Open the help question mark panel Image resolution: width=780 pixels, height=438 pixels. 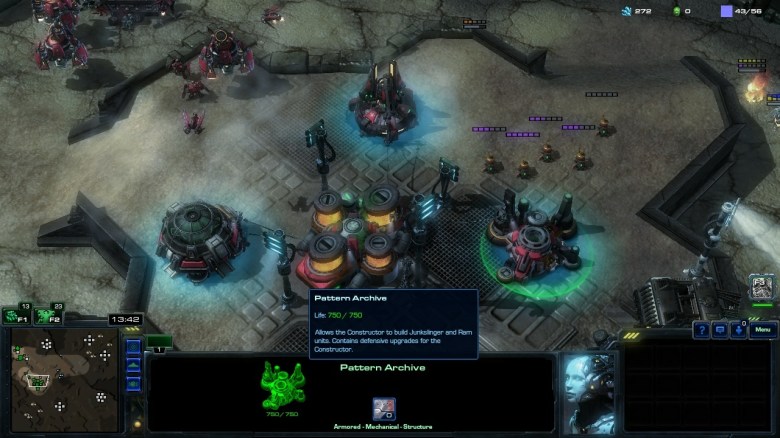coord(702,330)
